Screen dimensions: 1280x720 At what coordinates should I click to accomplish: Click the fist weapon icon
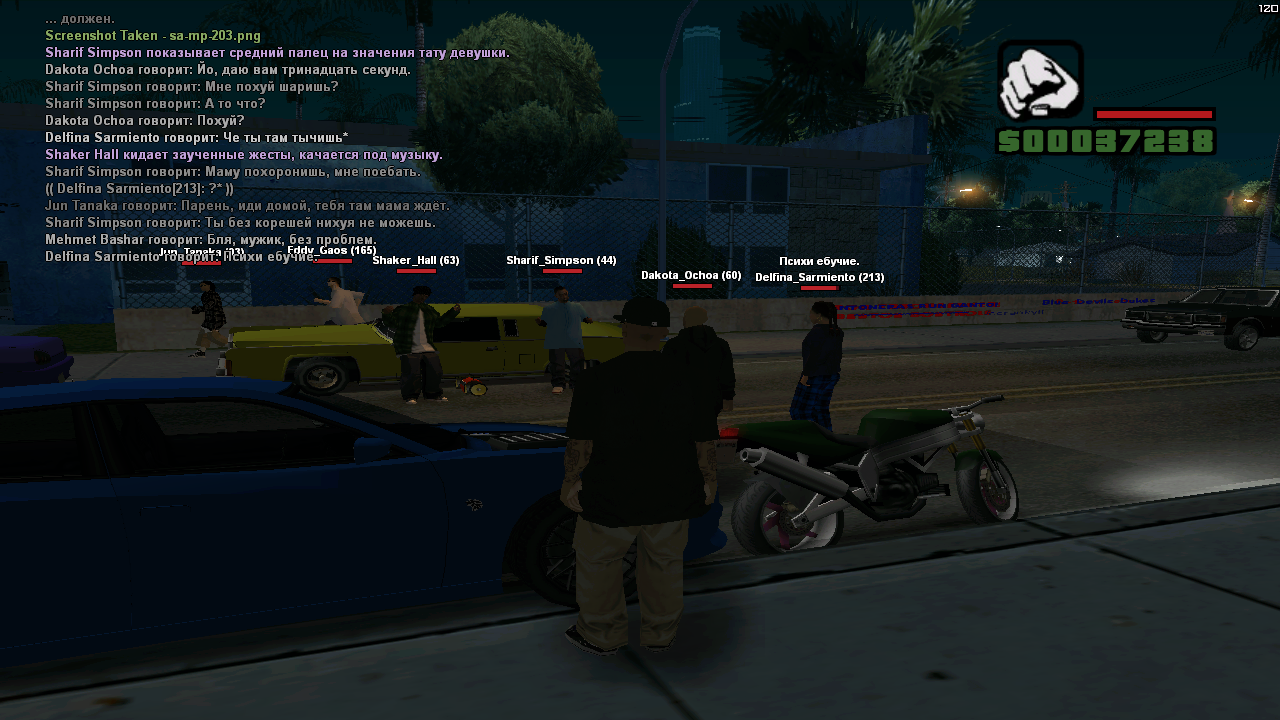(1040, 81)
